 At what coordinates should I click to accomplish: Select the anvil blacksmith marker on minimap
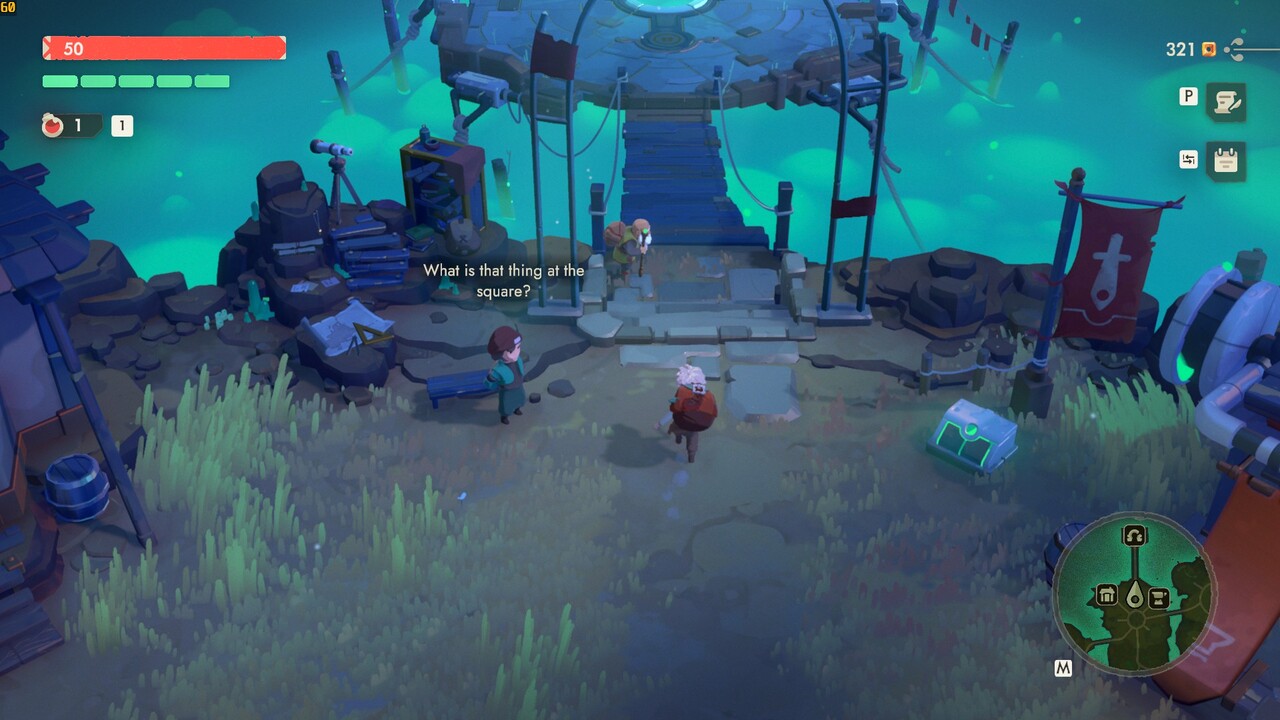tap(1159, 598)
